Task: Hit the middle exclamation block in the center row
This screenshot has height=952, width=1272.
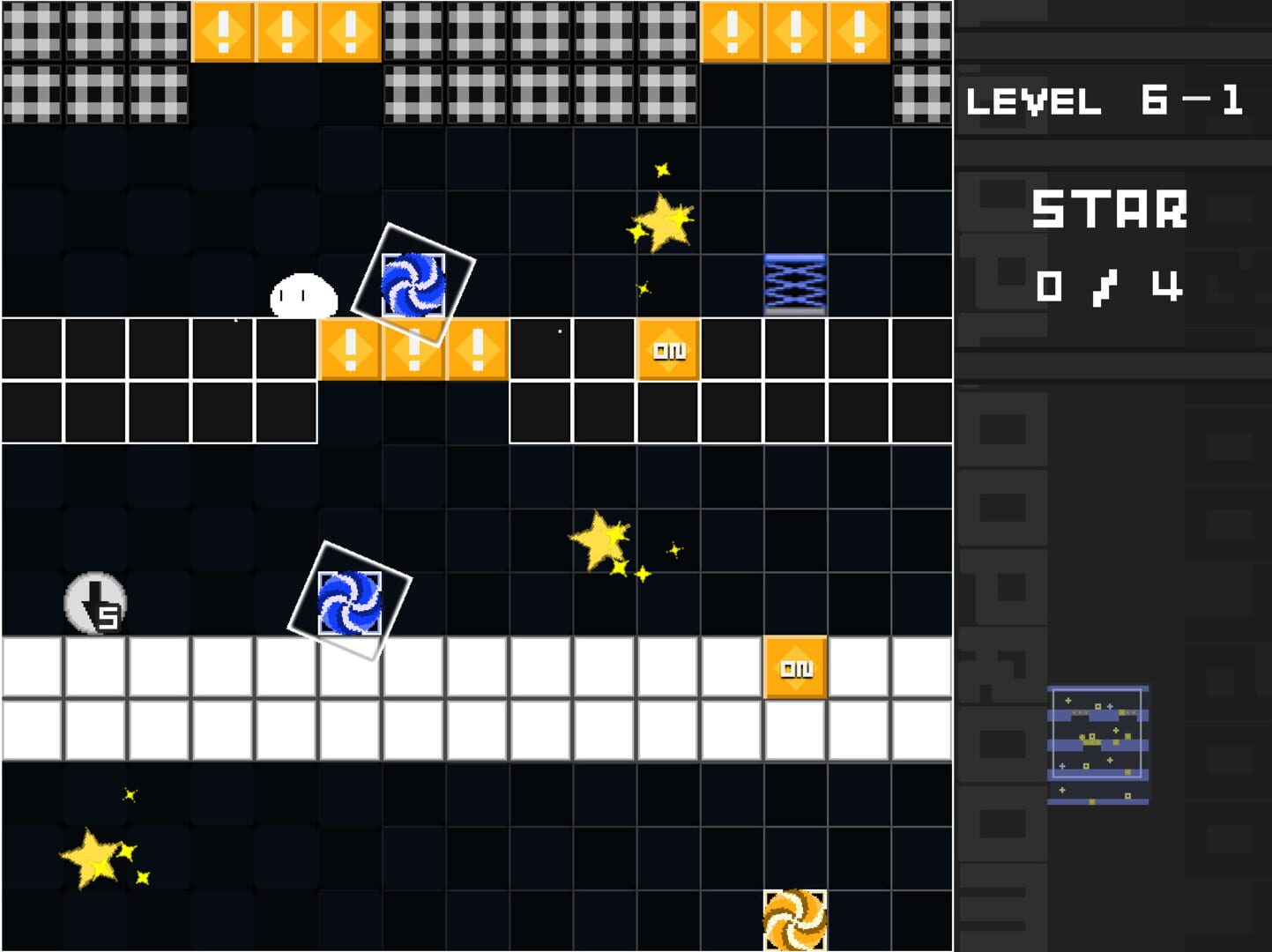Action: [x=413, y=349]
